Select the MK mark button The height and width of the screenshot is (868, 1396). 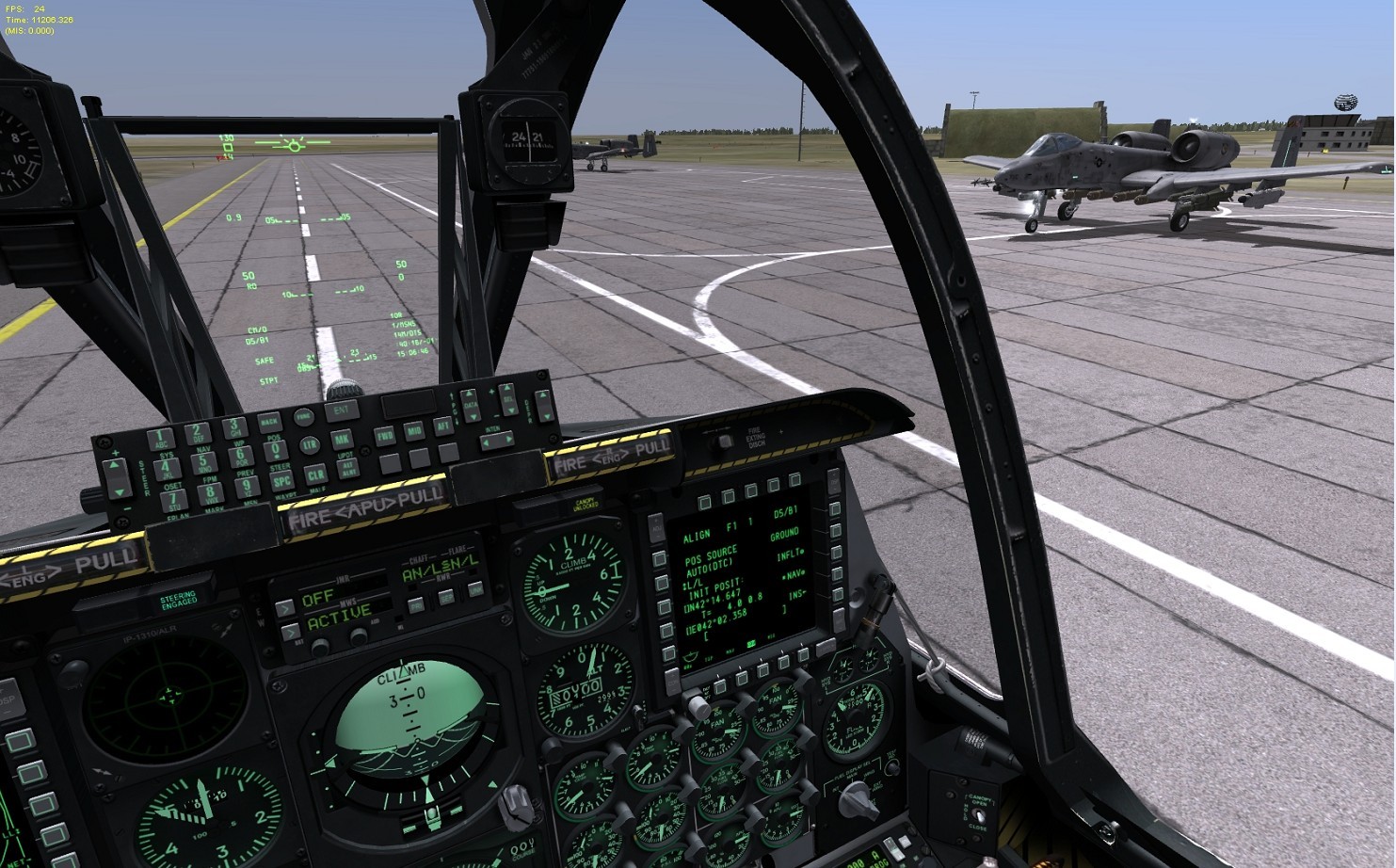click(x=342, y=439)
